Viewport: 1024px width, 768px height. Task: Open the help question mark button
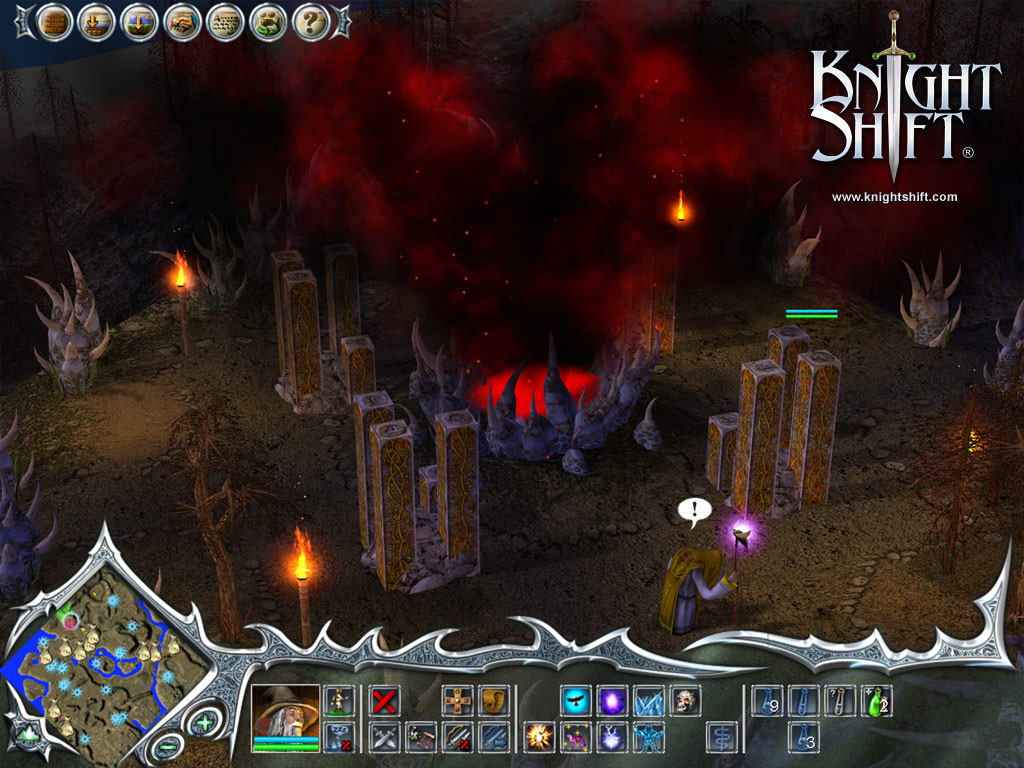(x=311, y=21)
